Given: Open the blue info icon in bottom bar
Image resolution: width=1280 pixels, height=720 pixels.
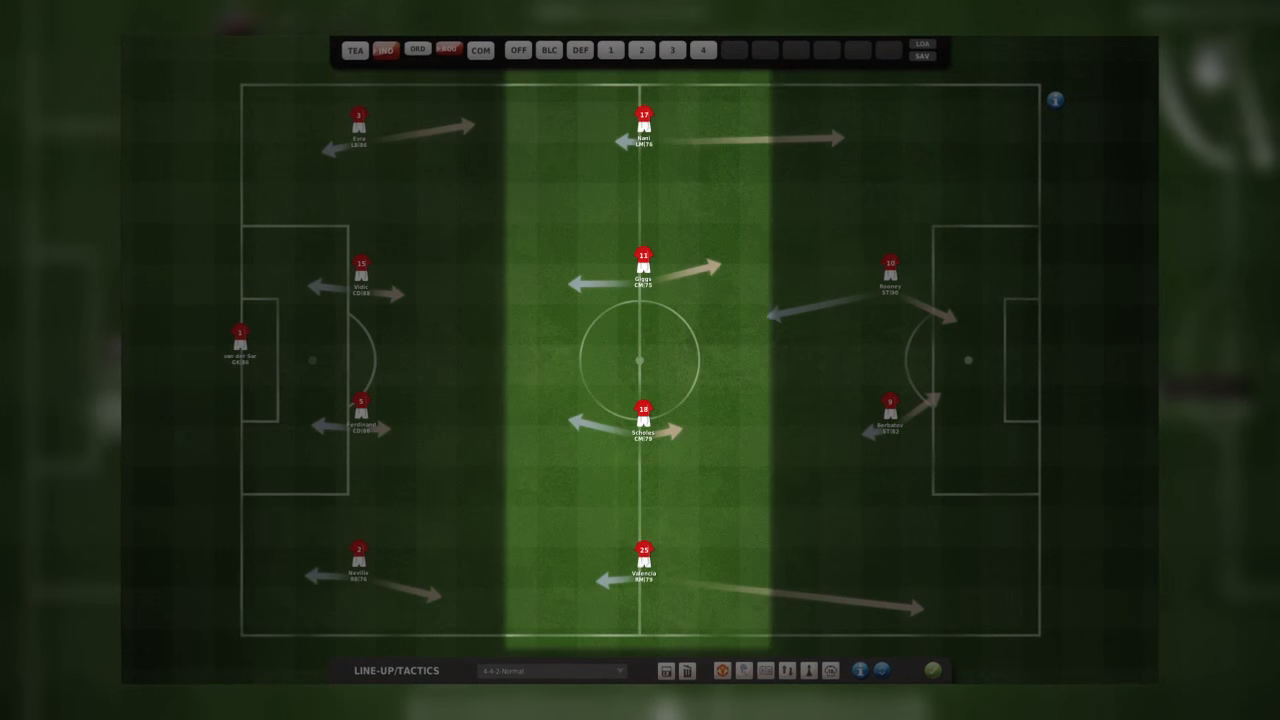Looking at the screenshot, I should click(x=859, y=671).
